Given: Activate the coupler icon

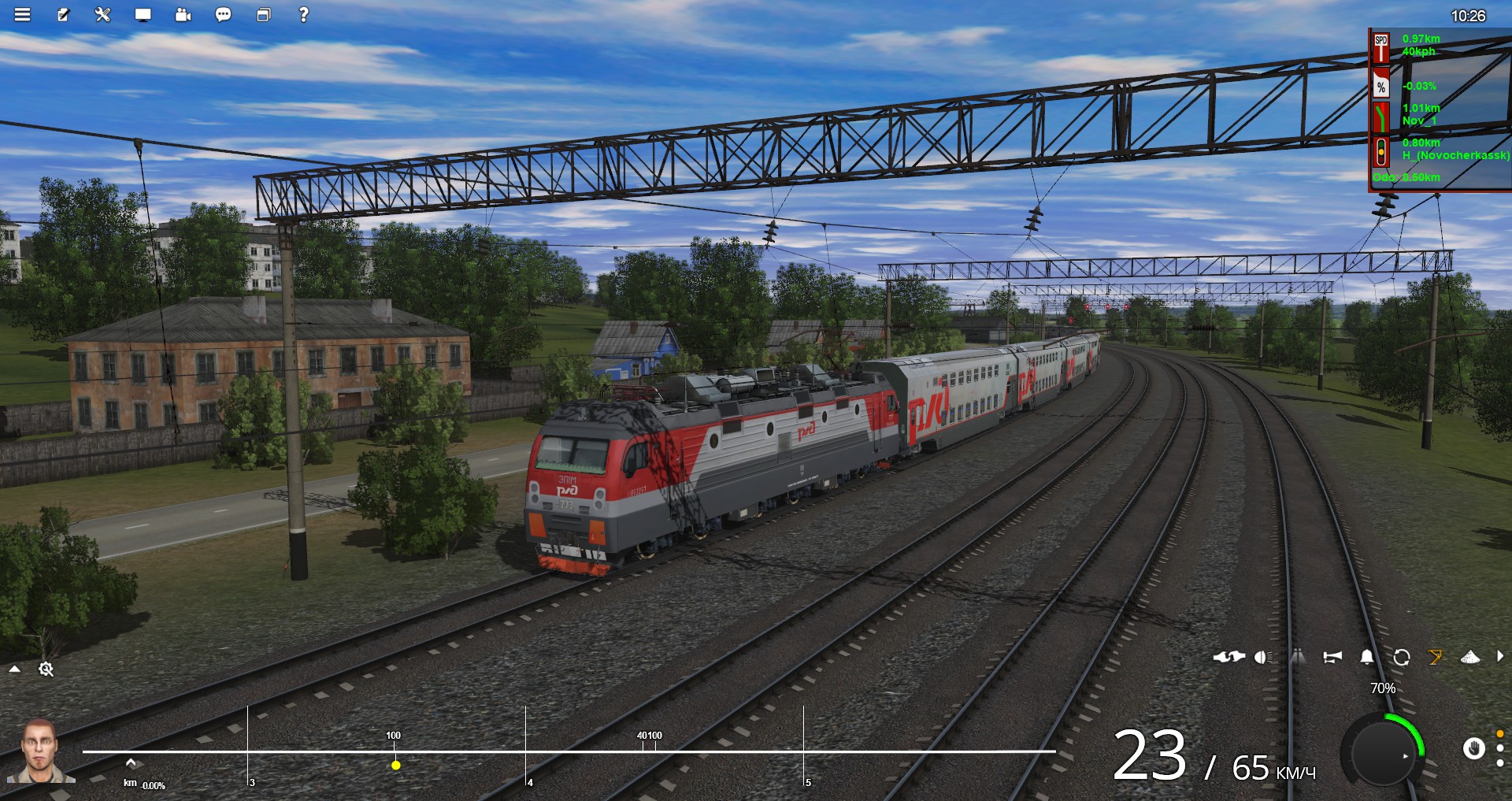Looking at the screenshot, I should coord(1228,657).
